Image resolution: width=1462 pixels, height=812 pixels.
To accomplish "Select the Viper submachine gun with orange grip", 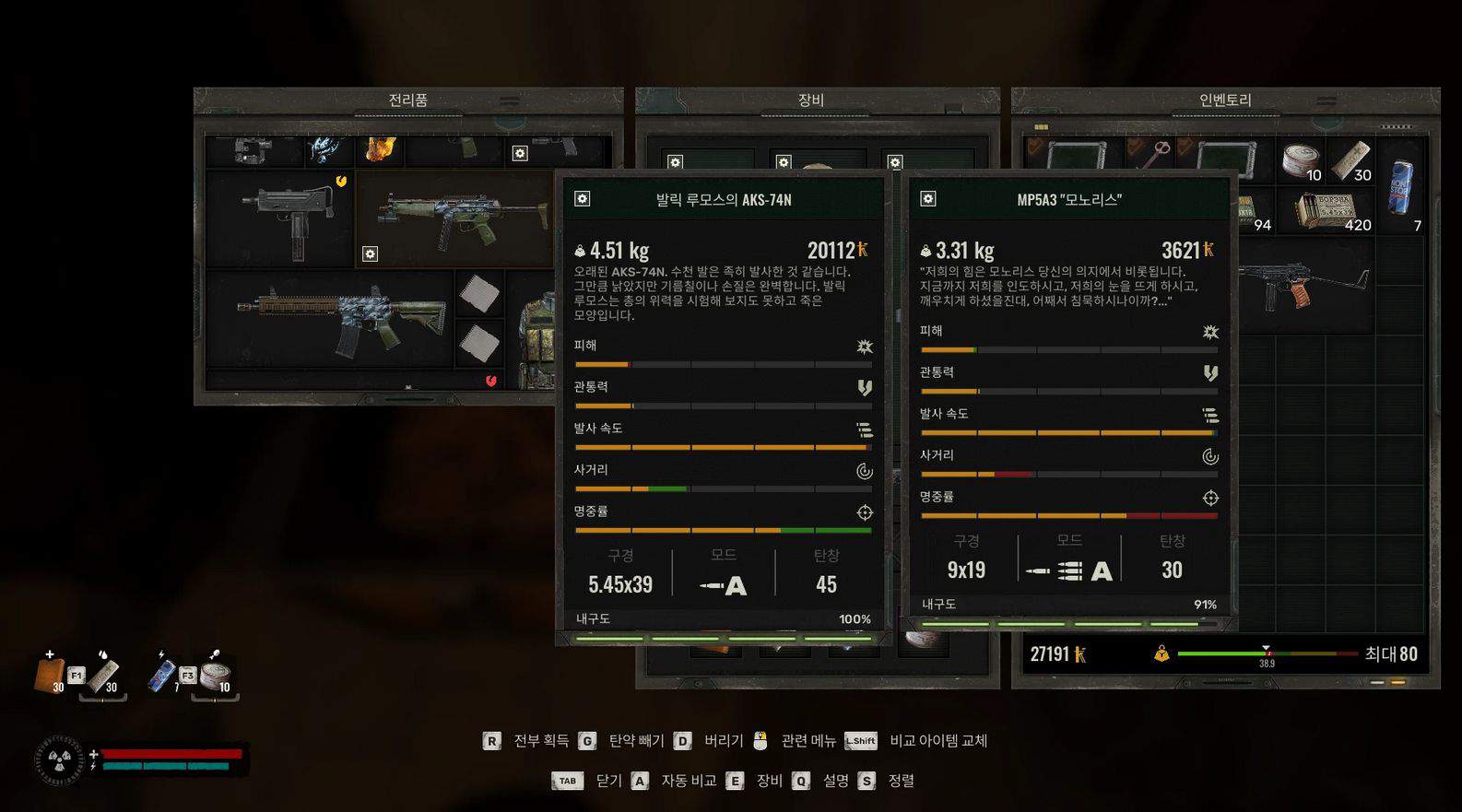I will click(x=1302, y=285).
